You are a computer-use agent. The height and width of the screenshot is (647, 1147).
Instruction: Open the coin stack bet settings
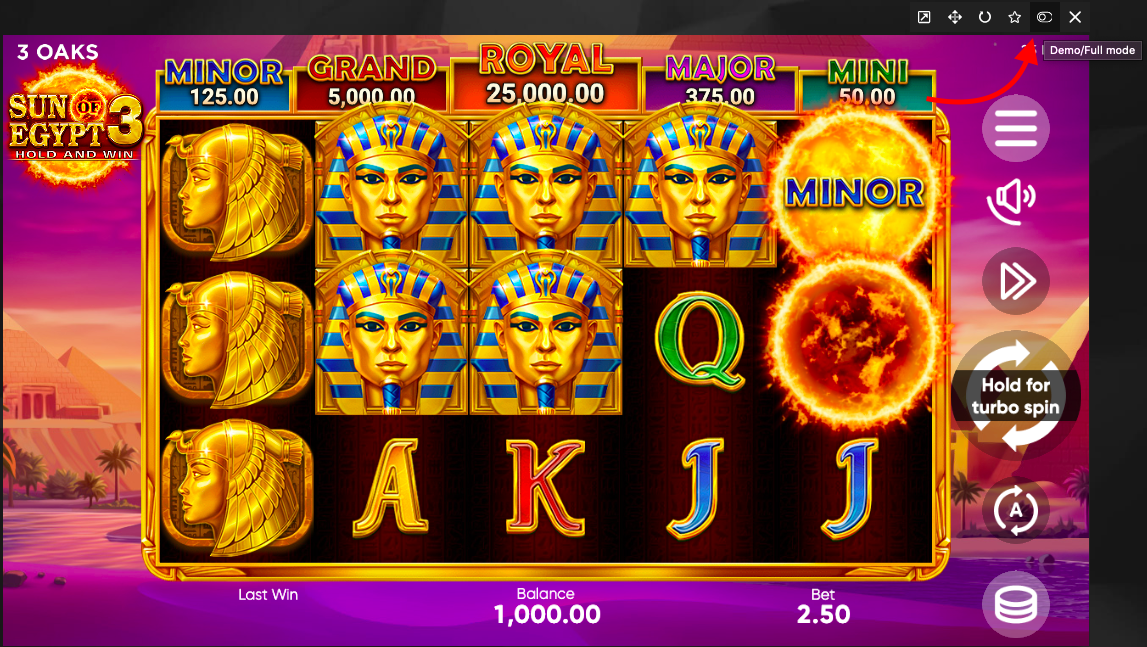click(x=1015, y=603)
